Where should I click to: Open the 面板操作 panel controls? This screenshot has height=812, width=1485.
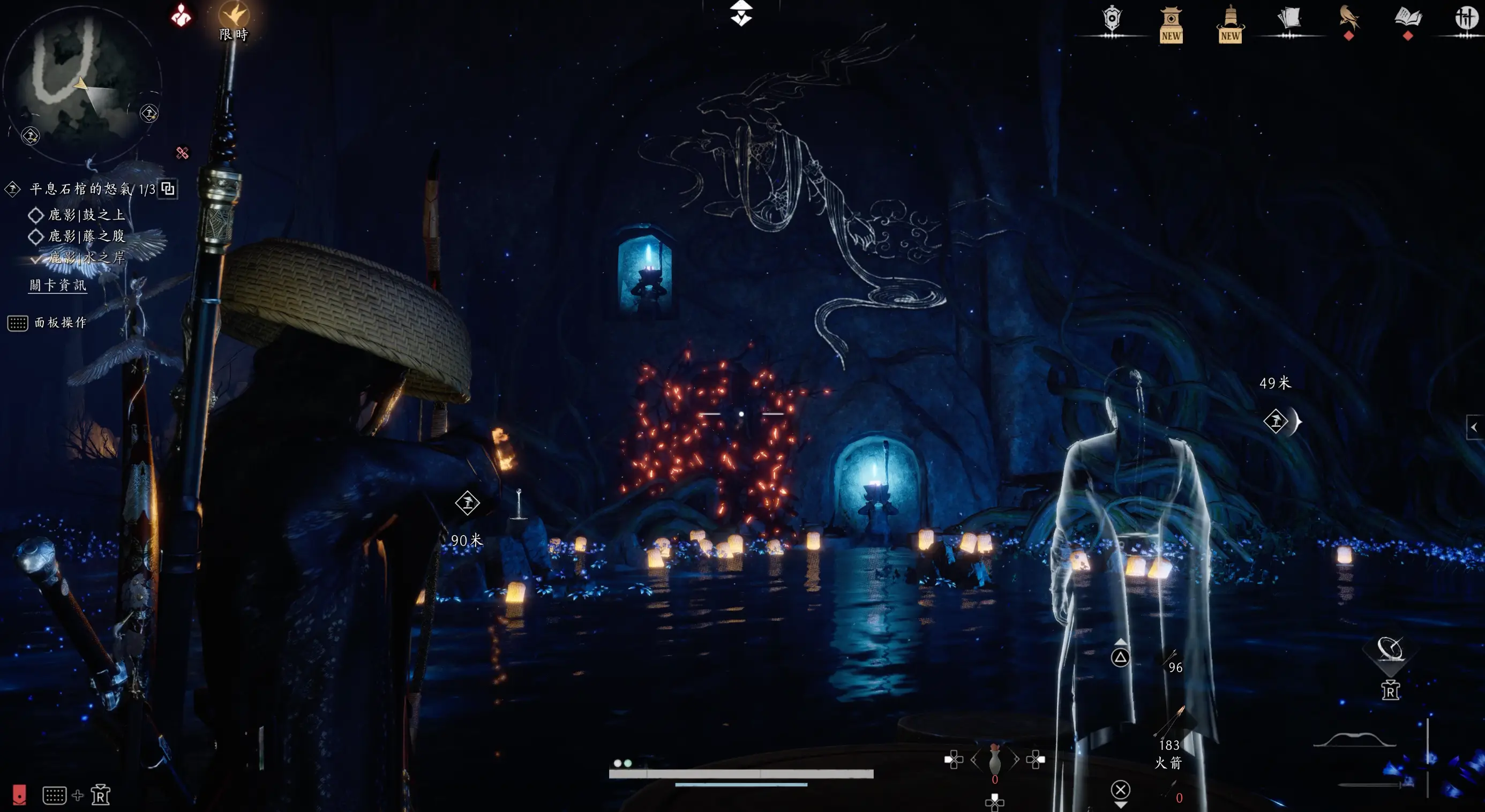[x=60, y=323]
